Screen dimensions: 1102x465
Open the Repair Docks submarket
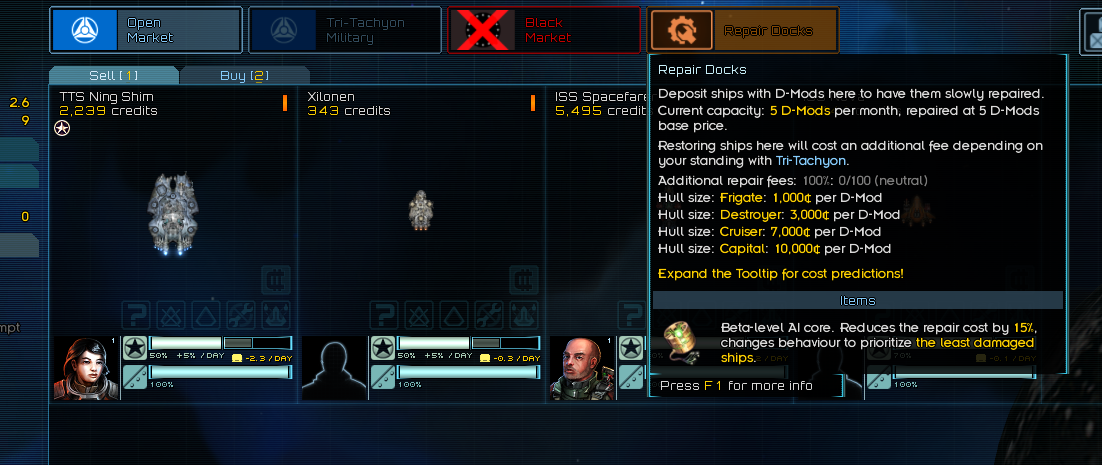click(x=742, y=30)
